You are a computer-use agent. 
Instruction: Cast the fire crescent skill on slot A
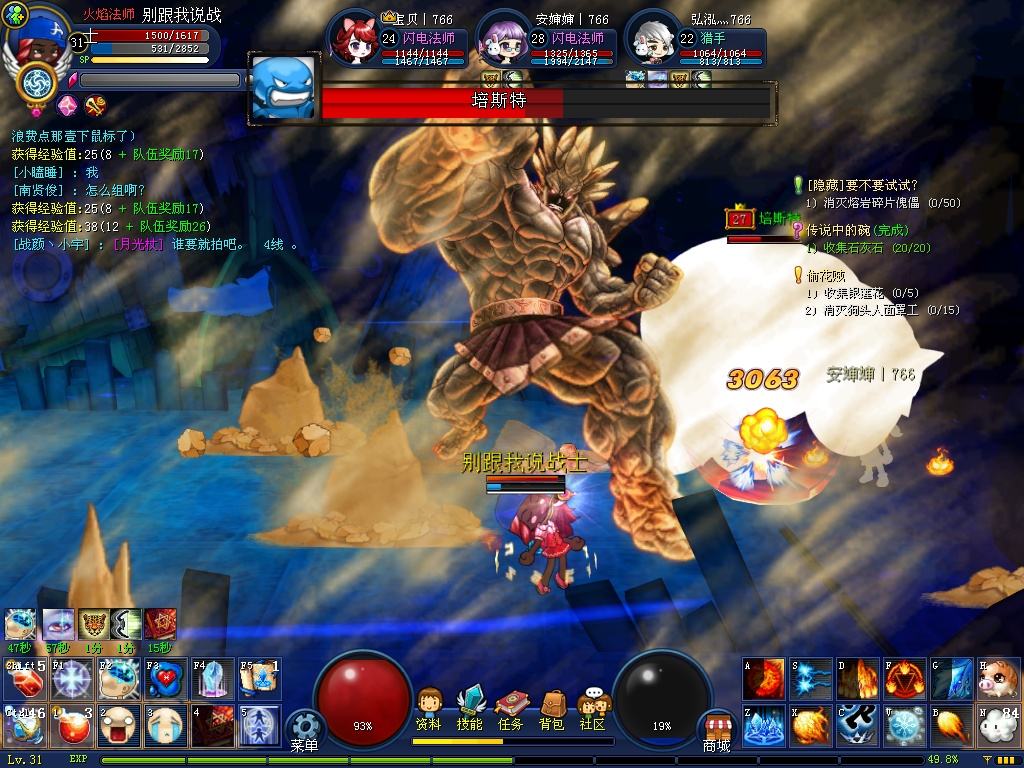[x=763, y=679]
